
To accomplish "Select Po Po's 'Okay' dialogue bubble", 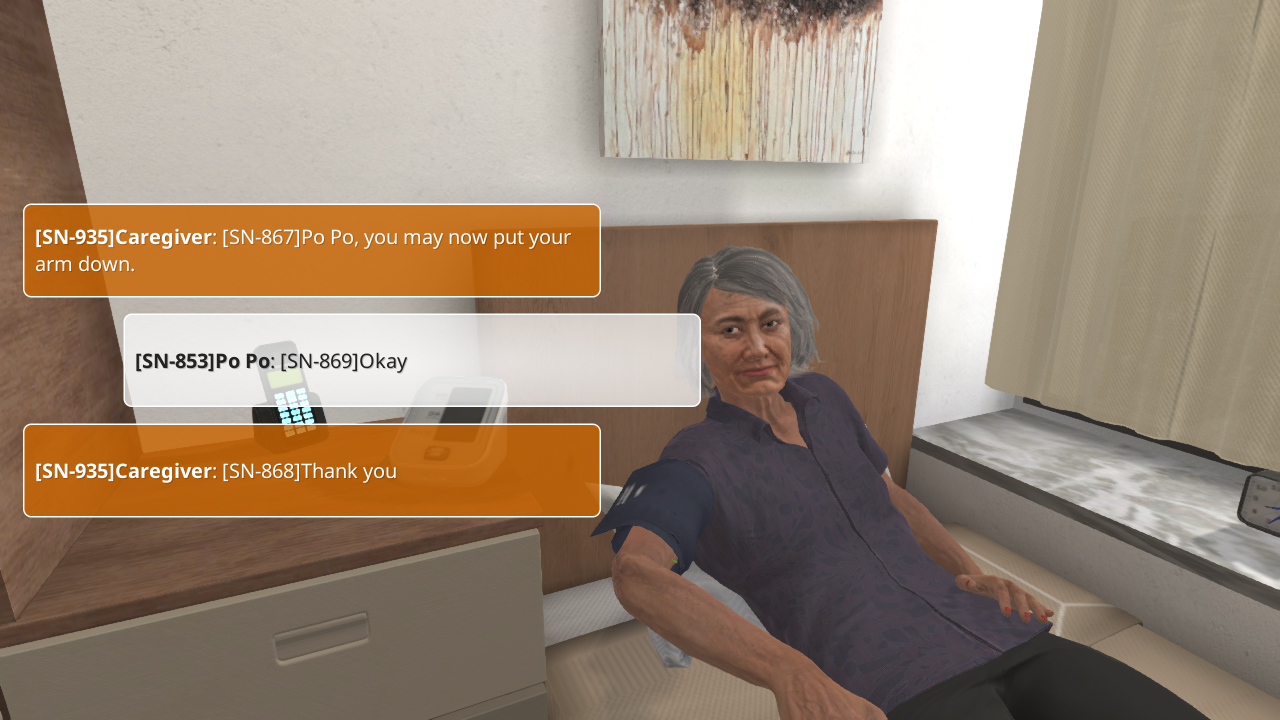I will click(x=411, y=360).
